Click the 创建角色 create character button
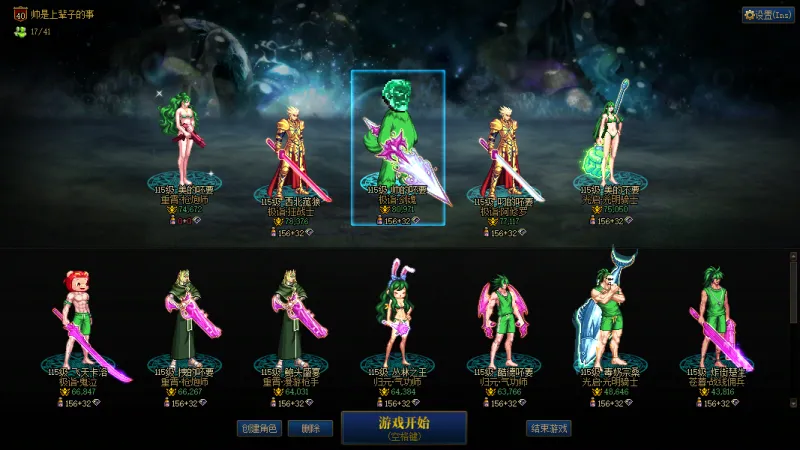The height and width of the screenshot is (450, 800). click(258, 428)
